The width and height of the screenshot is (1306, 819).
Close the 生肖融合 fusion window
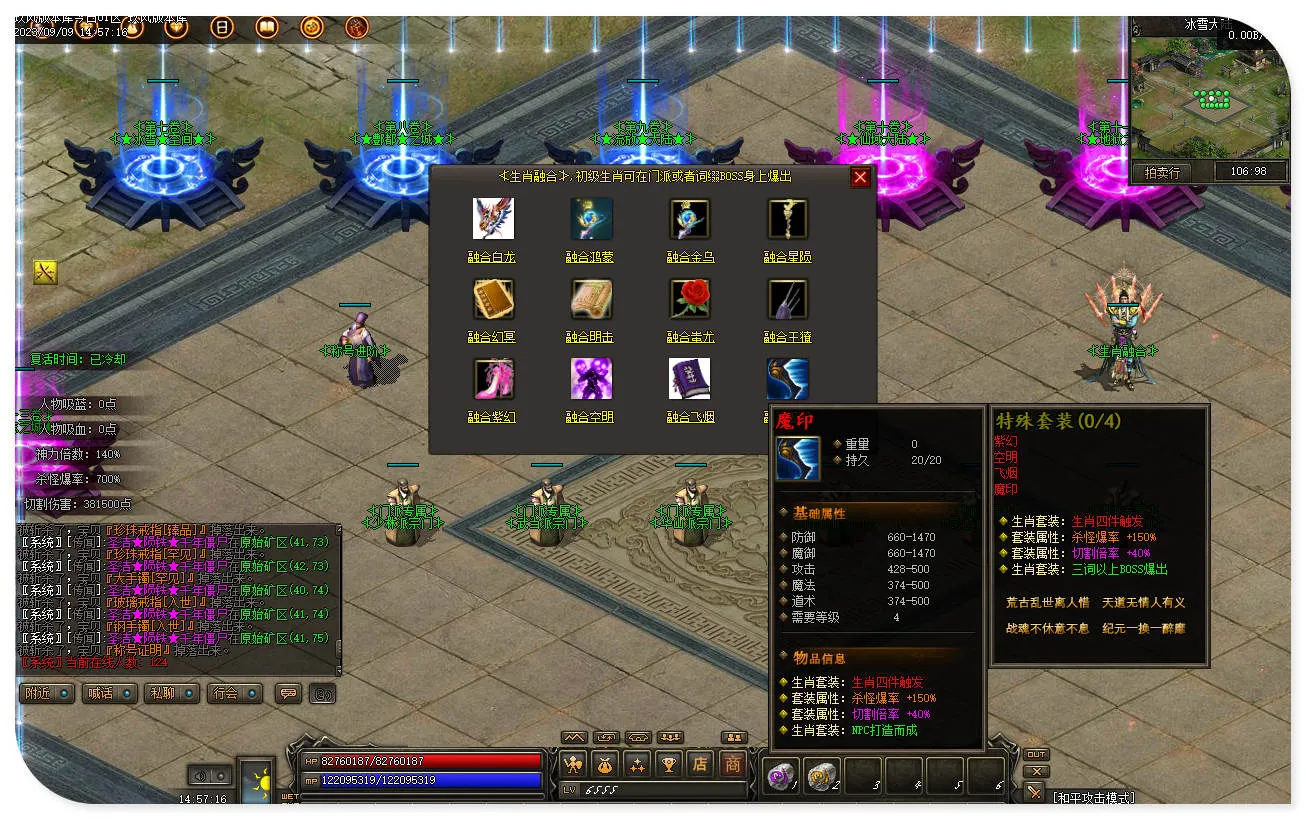pyautogui.click(x=860, y=178)
